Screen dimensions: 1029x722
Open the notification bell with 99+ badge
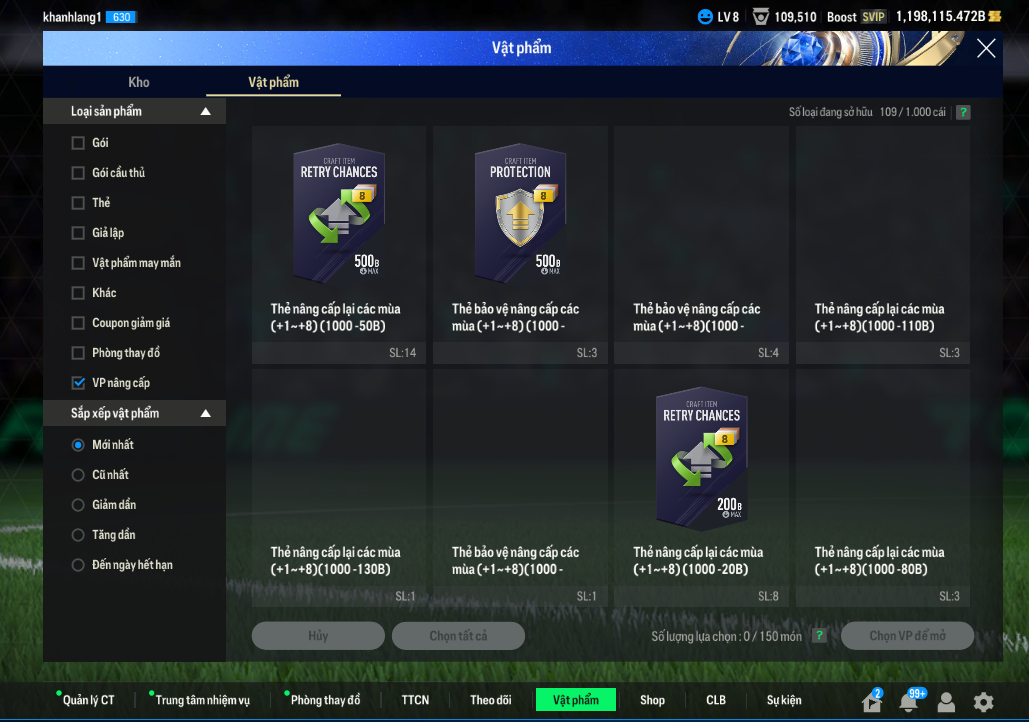point(908,702)
